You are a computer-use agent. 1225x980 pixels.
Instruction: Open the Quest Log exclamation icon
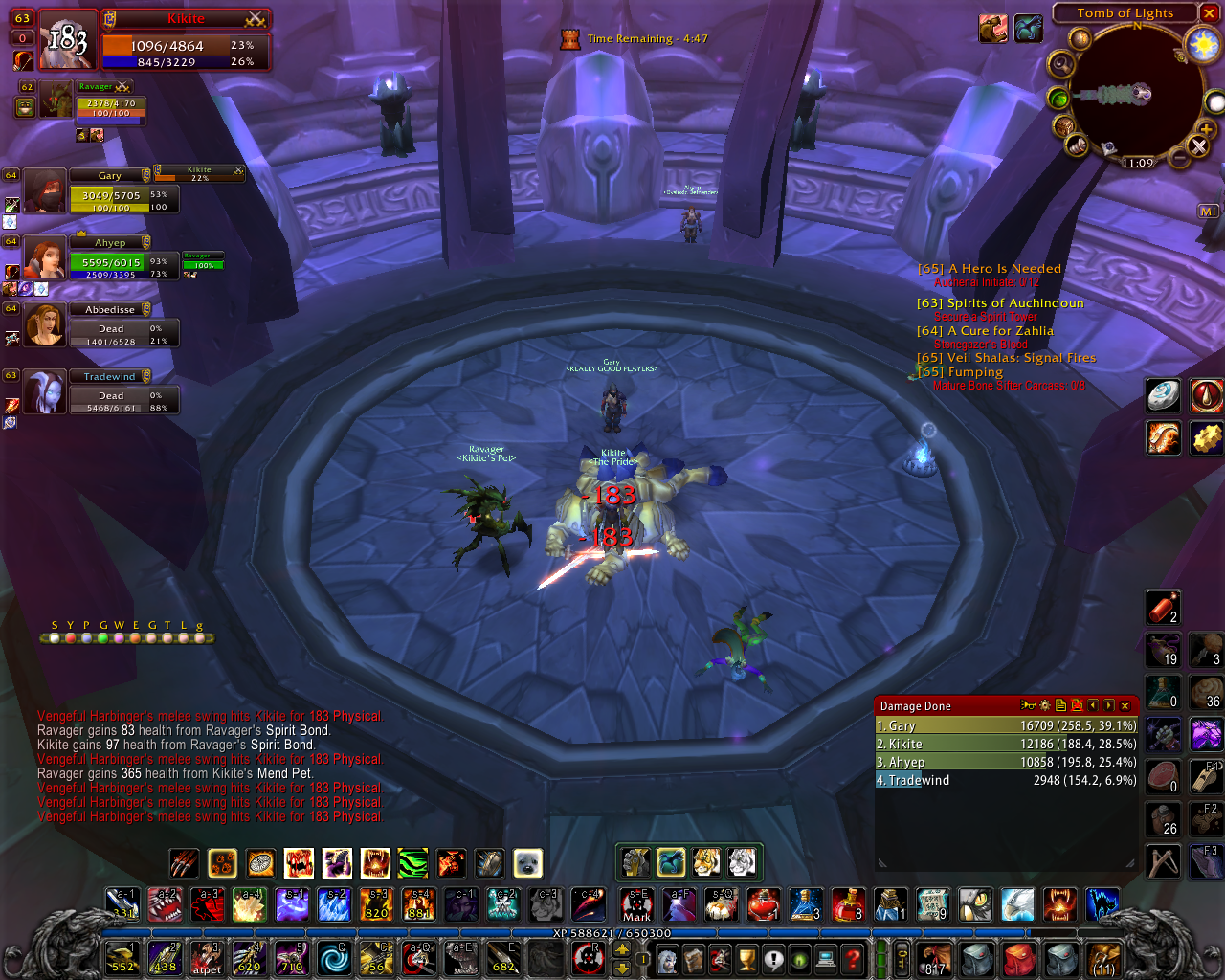pyautogui.click(x=773, y=960)
